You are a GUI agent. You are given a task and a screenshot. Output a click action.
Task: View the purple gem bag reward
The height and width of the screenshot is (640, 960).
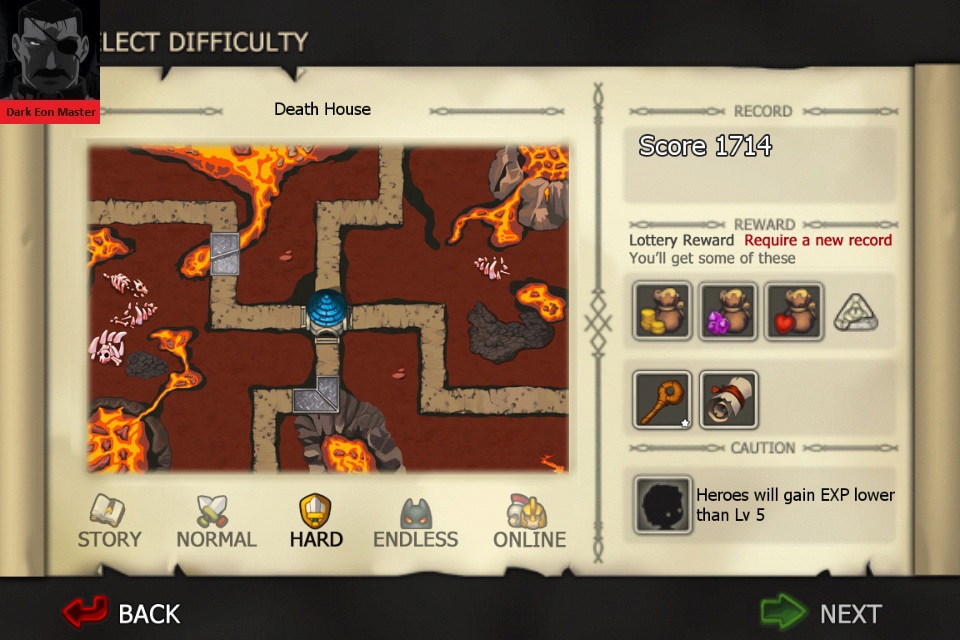tap(728, 310)
